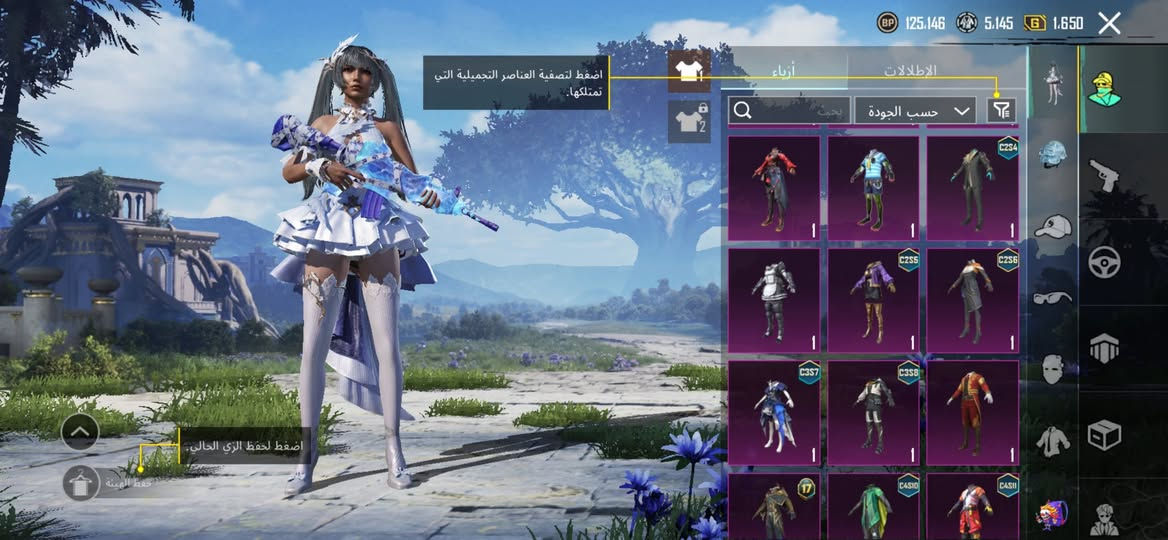Image resolution: width=1168 pixels, height=540 pixels.
Task: Open the owned-items filter button
Action: point(1001,110)
